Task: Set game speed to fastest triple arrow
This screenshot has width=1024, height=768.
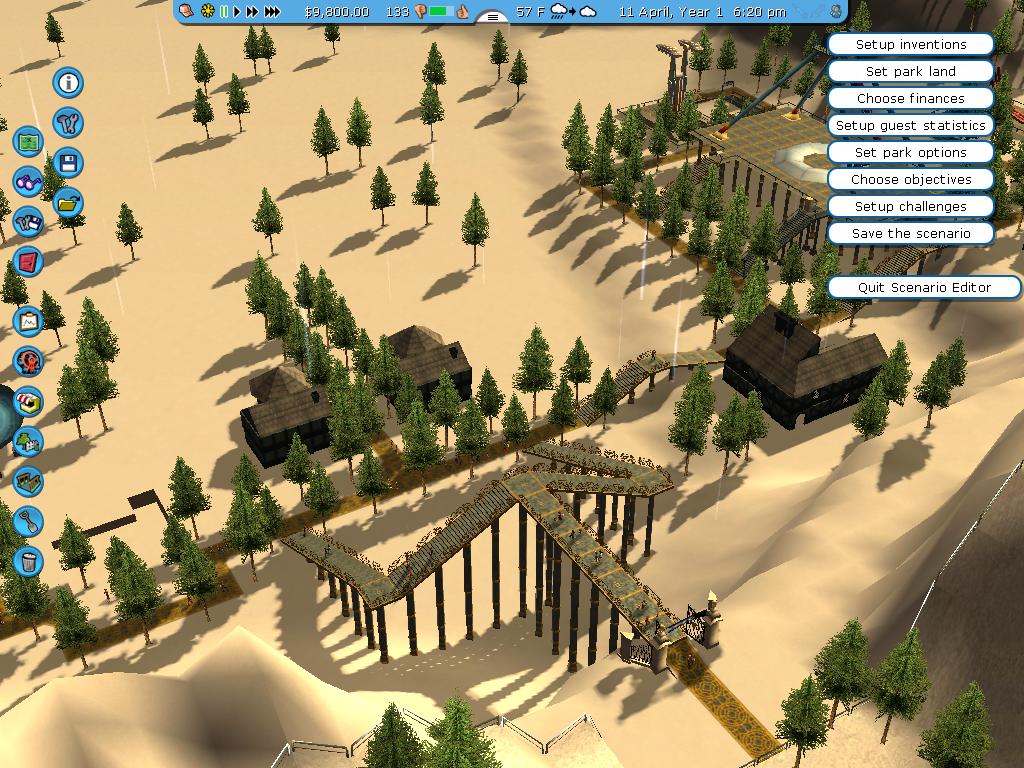Action: (x=272, y=12)
